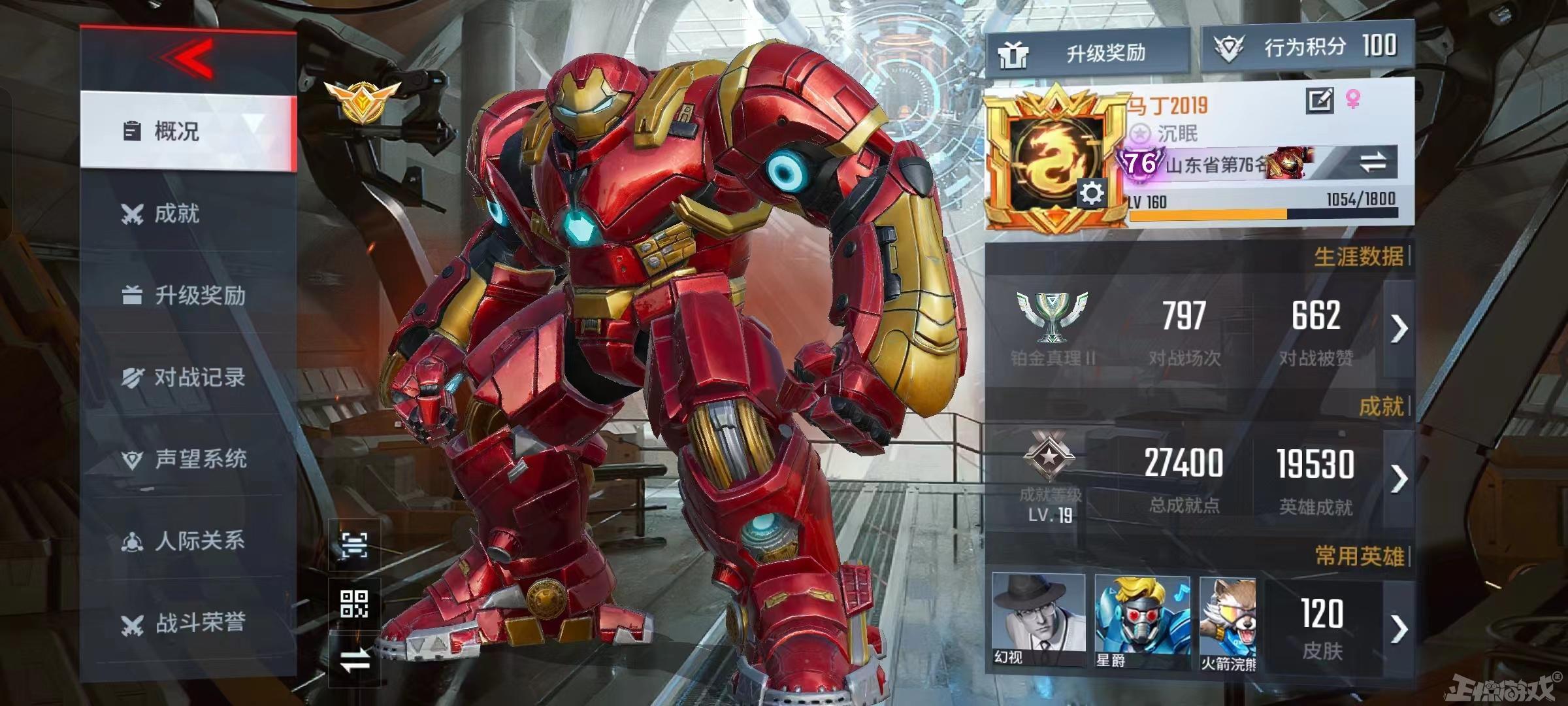Screen dimensions: 1568x706
Task: Expand the 生涯数据 career stats arrow
Action: pyautogui.click(x=1398, y=329)
